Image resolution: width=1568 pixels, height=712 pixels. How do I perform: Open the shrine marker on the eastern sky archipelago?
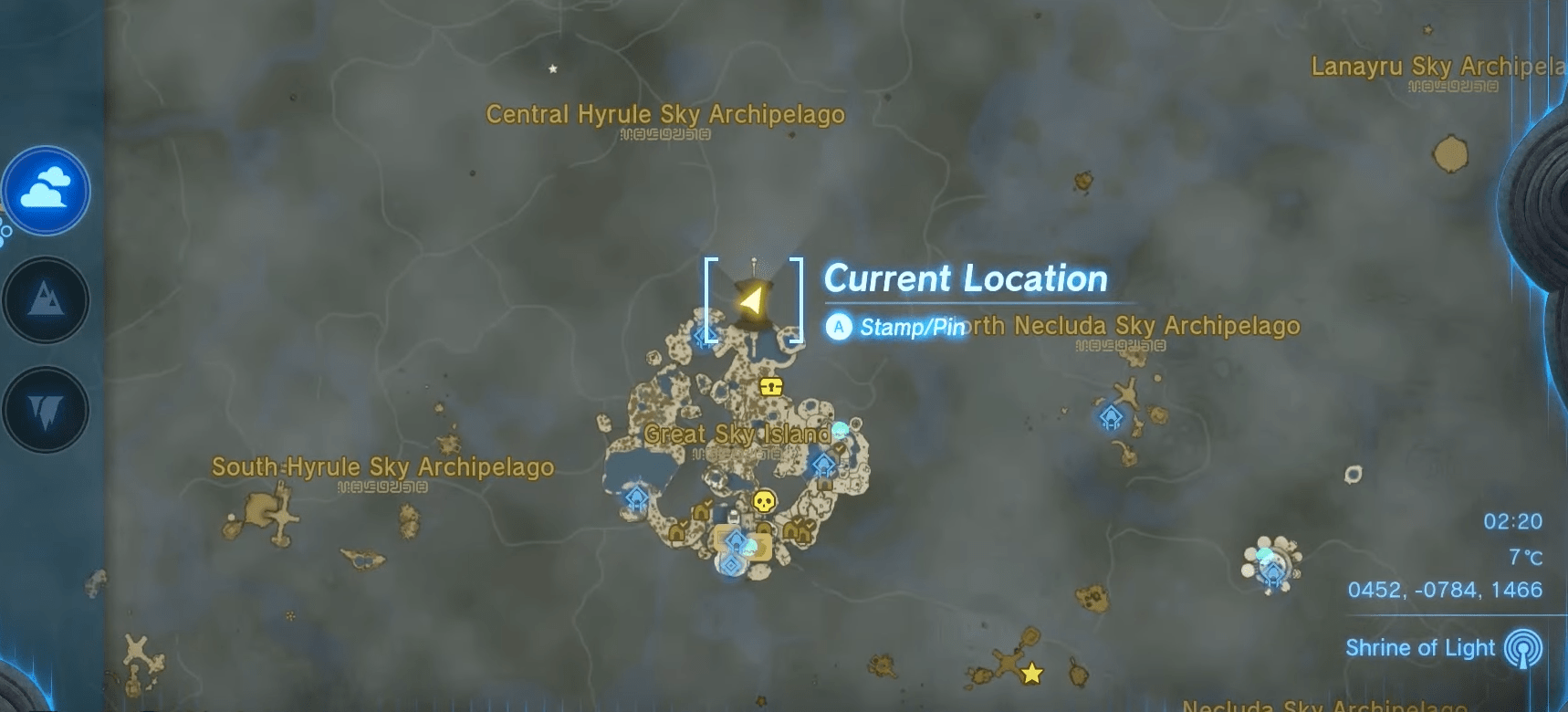coord(1110,417)
